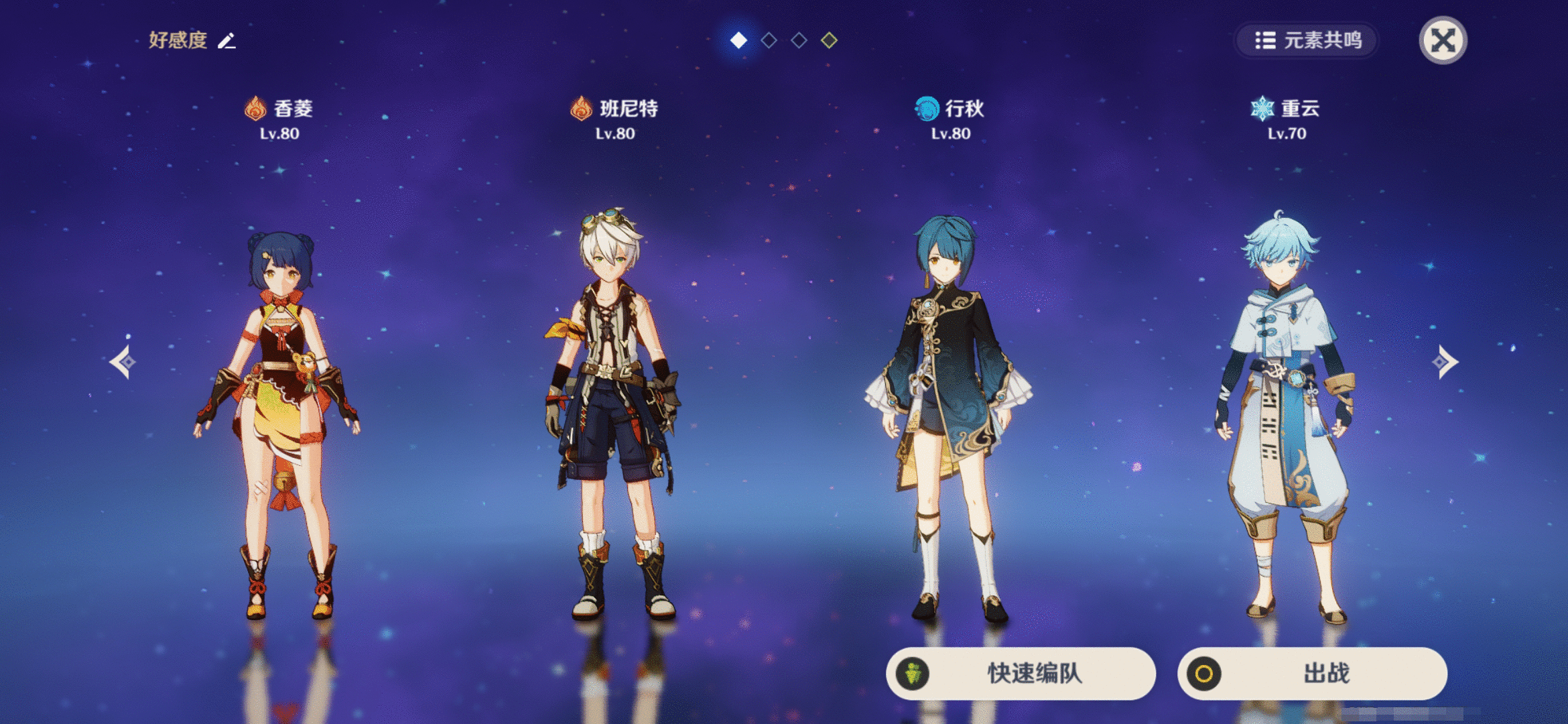Edit the 好感度 team name
1568x724 pixels.
[227, 41]
